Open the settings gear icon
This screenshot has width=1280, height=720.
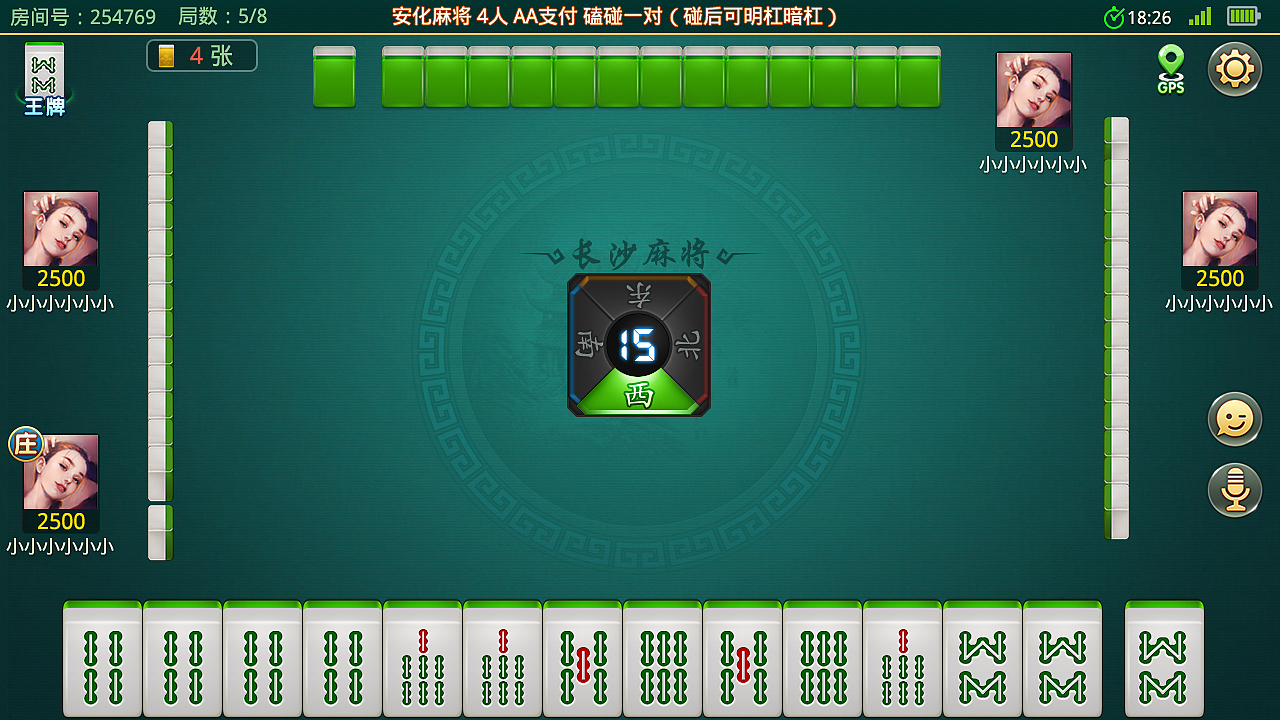pos(1235,69)
